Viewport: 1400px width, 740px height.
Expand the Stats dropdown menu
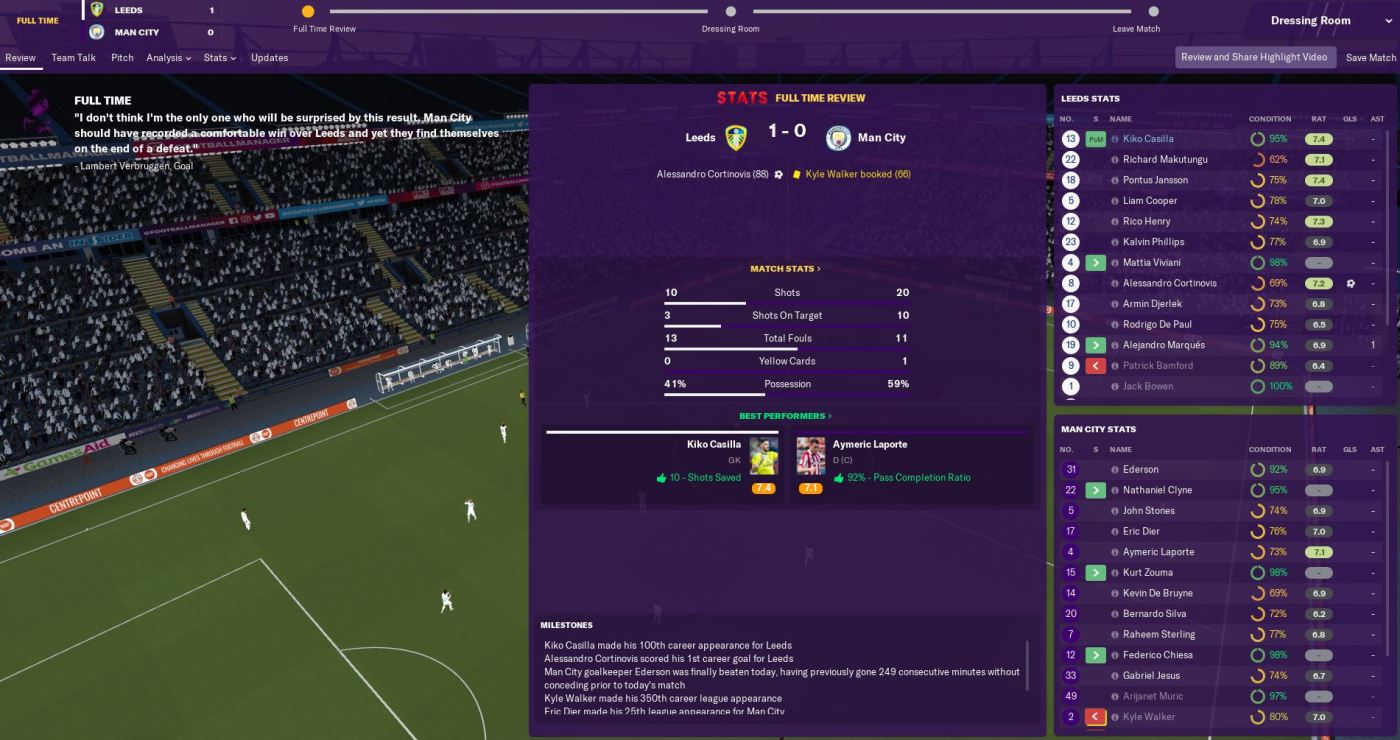(219, 58)
